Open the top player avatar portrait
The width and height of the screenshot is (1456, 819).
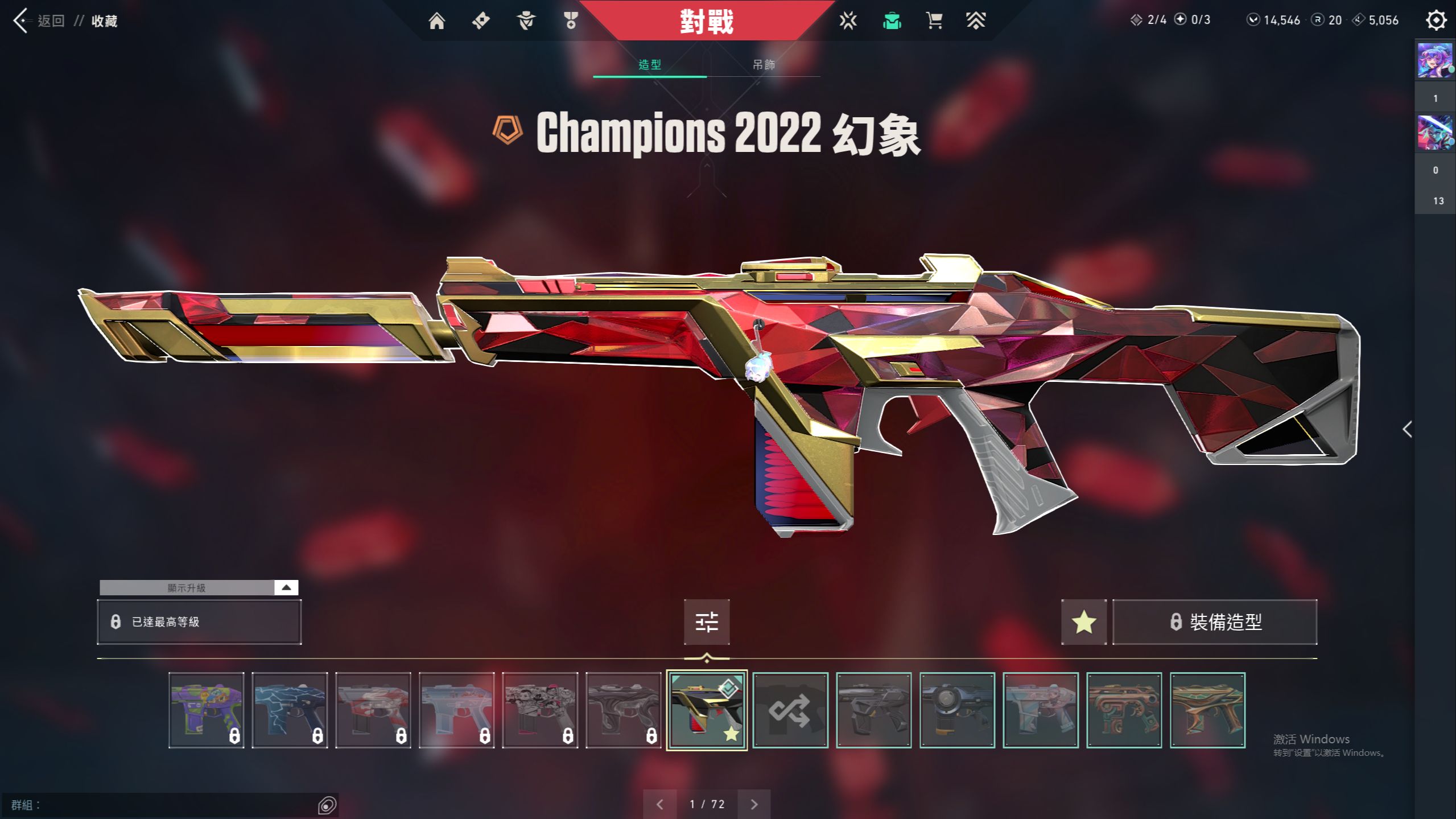click(1434, 60)
